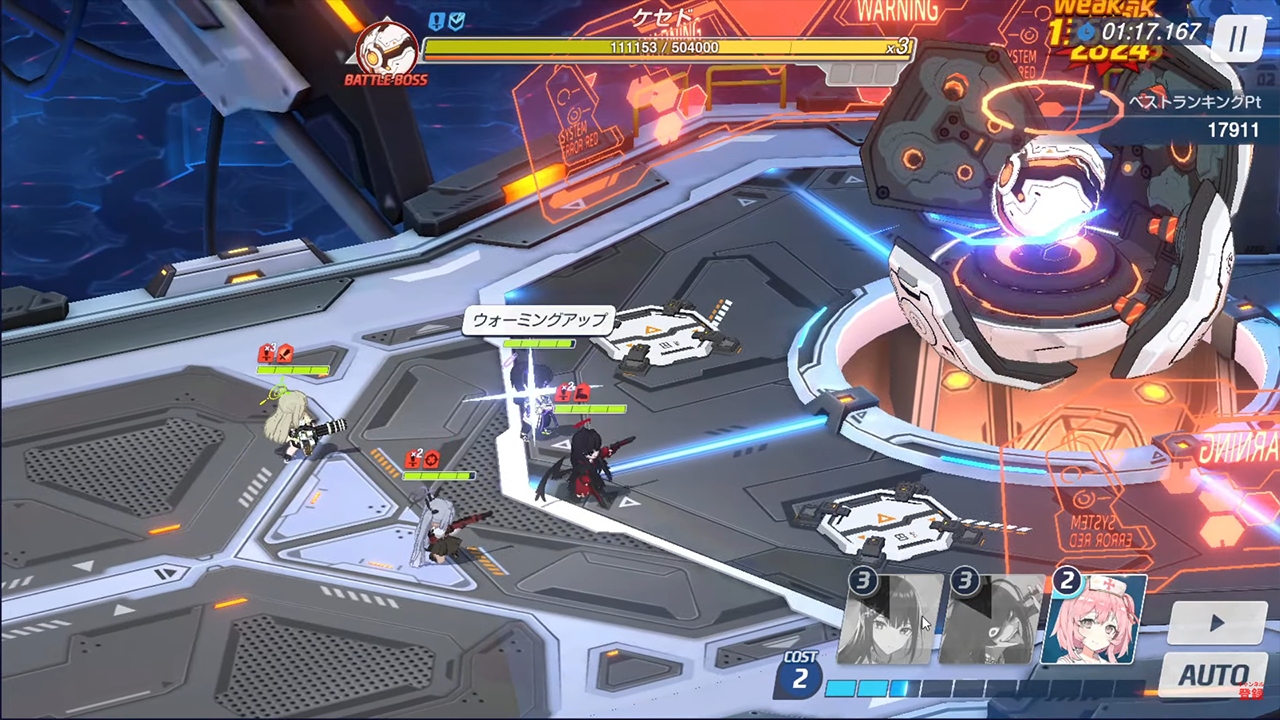
Task: Select the greyed long-haired girl skill card
Action: tap(890, 620)
